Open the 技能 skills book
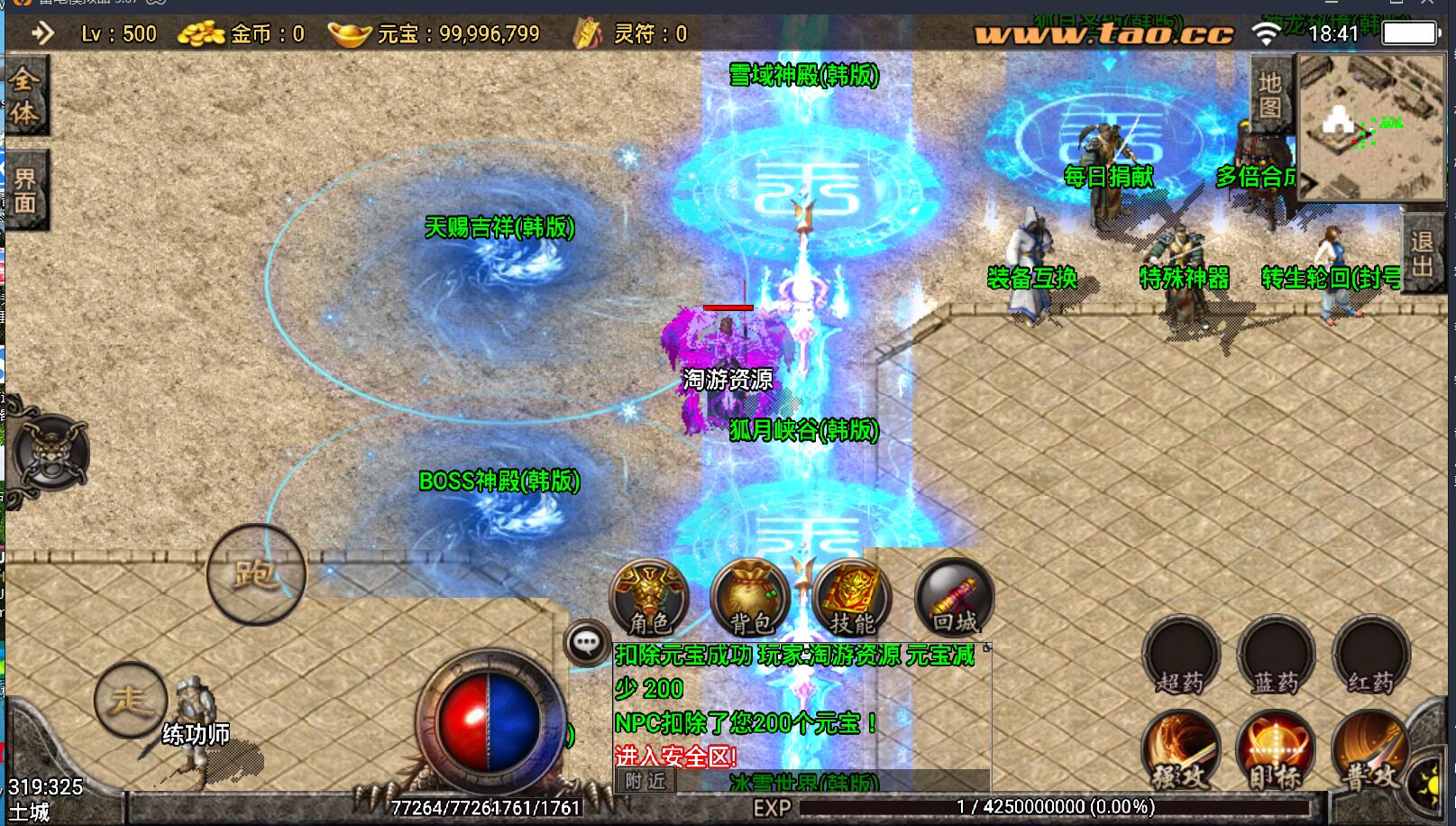Viewport: 1456px width, 826px height. click(851, 597)
